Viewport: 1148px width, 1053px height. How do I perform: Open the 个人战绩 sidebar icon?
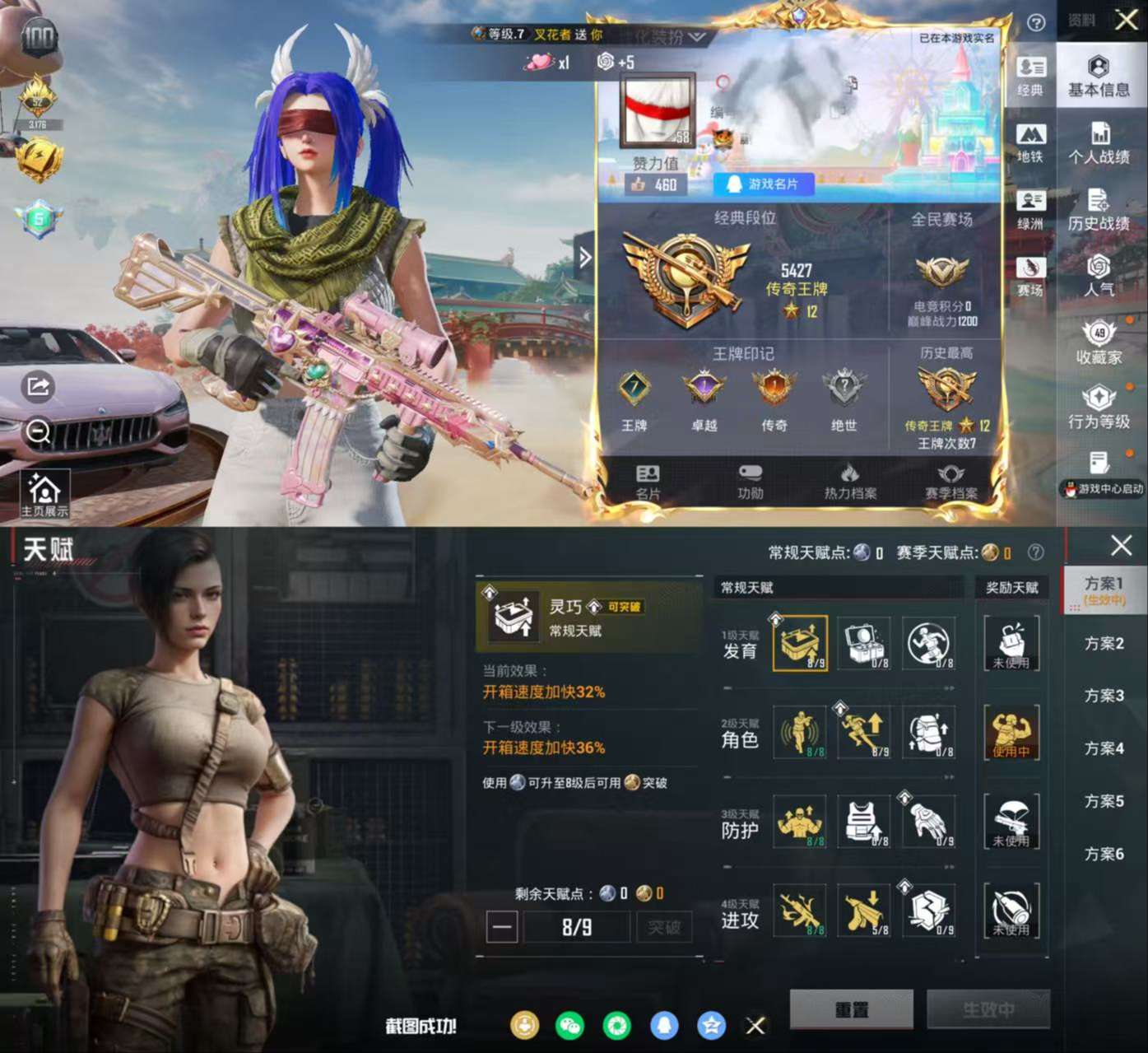coord(1100,142)
